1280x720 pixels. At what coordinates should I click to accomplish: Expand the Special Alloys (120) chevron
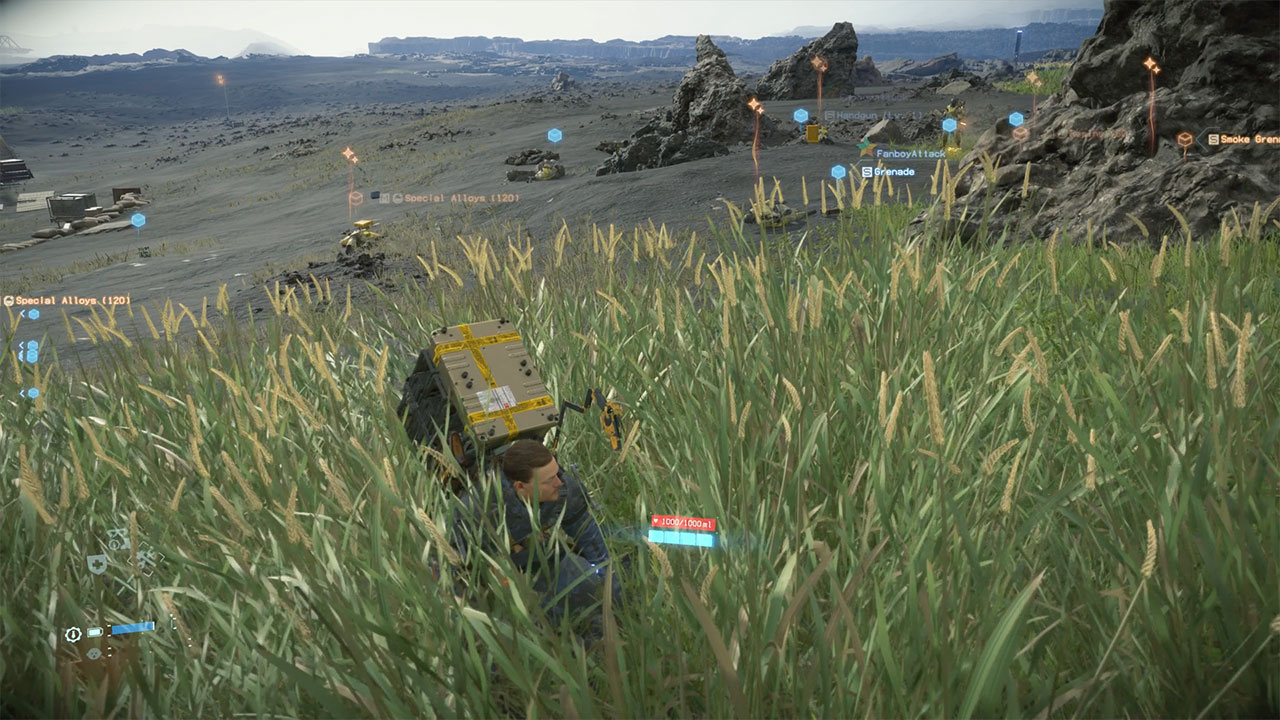pos(22,313)
